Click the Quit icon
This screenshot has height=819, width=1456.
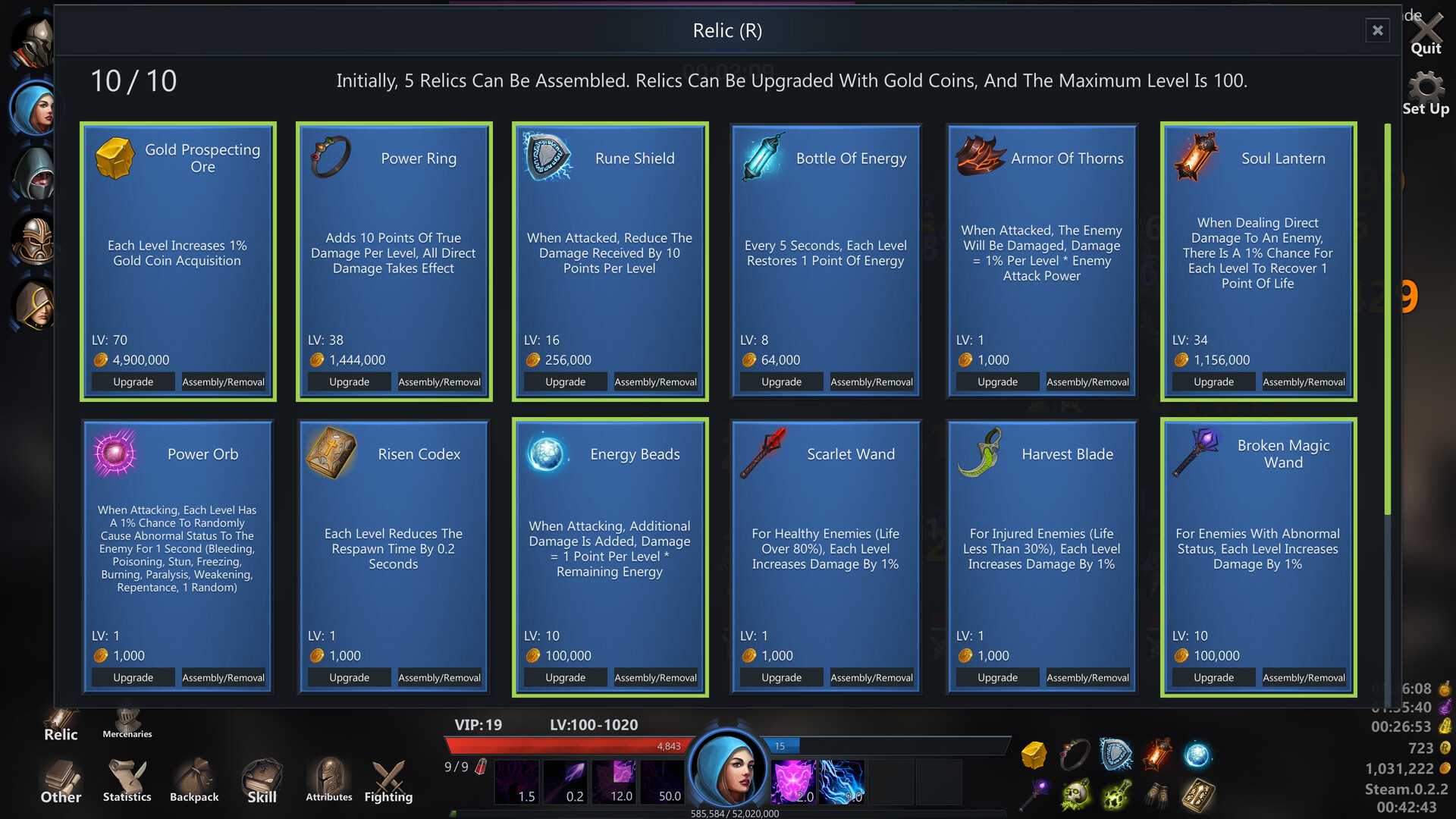click(1426, 29)
